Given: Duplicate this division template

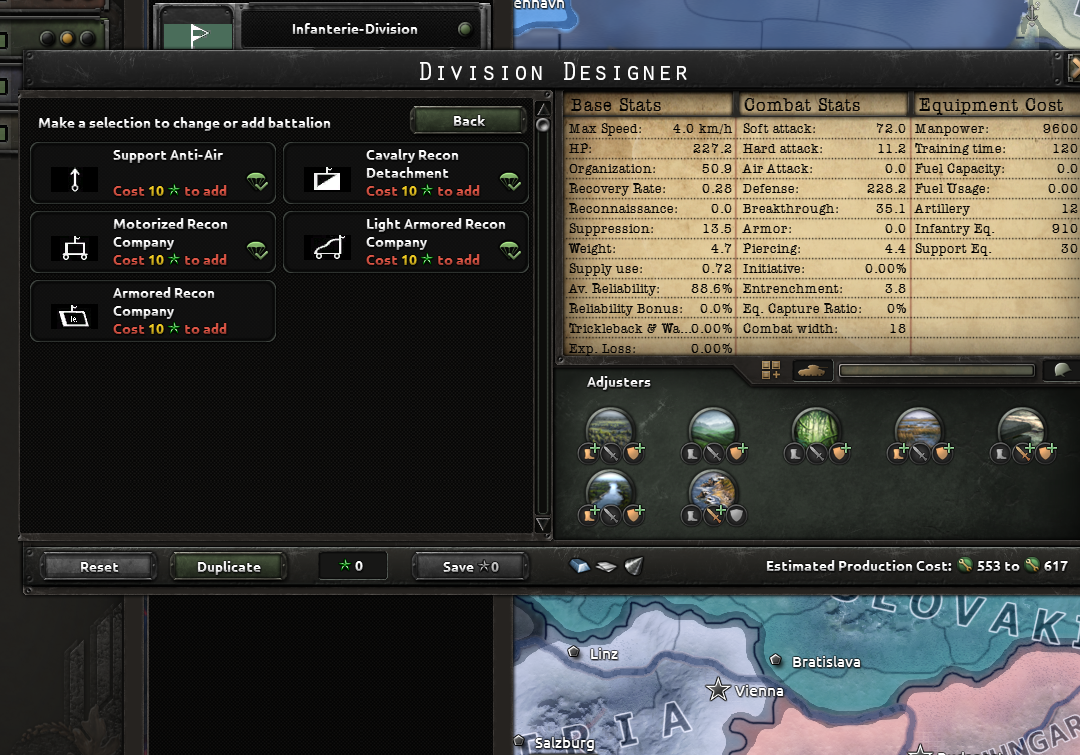Looking at the screenshot, I should [228, 567].
